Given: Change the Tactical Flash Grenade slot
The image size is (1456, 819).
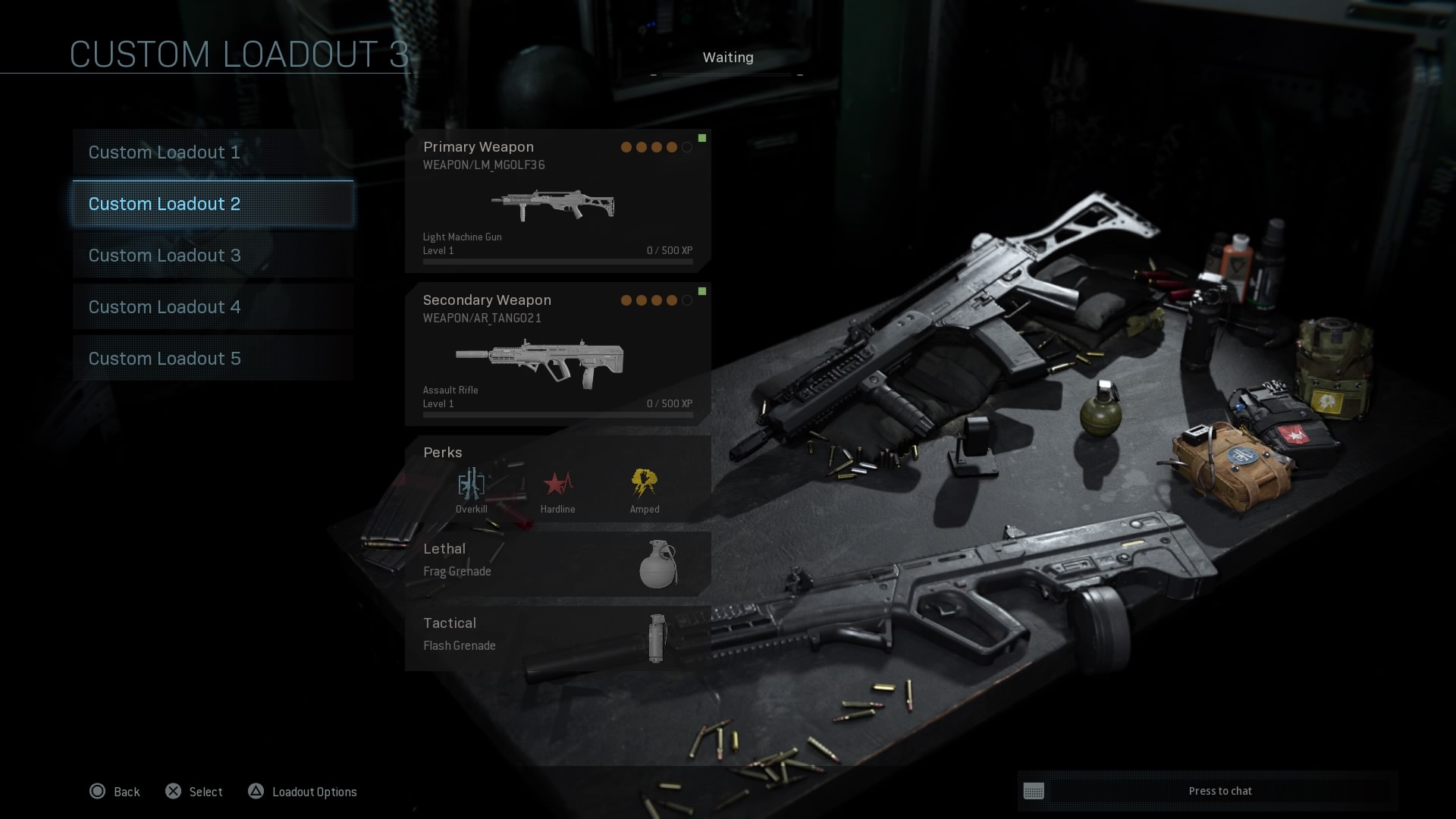Looking at the screenshot, I should (x=557, y=637).
